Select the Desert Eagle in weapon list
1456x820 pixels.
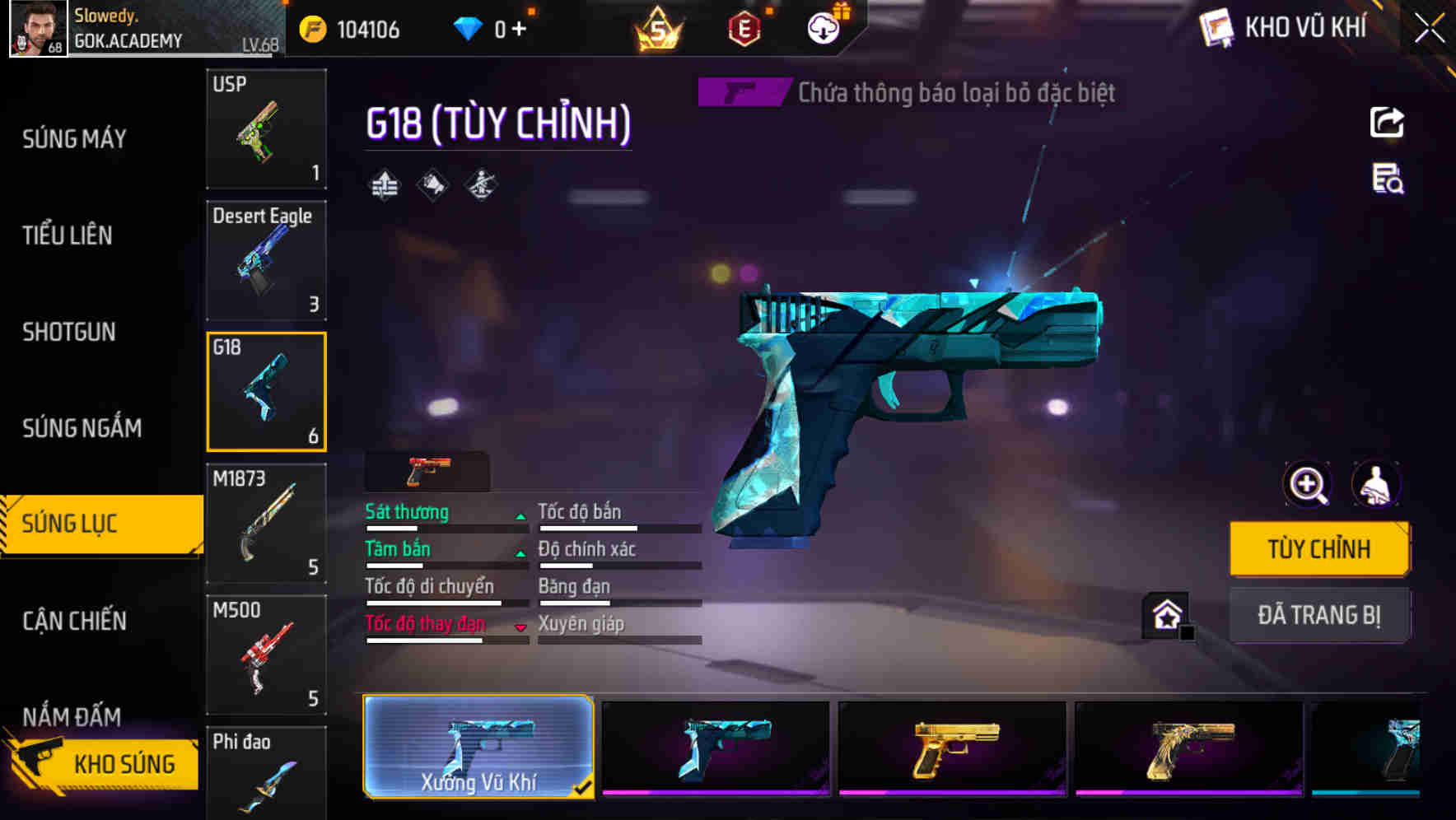[265, 259]
